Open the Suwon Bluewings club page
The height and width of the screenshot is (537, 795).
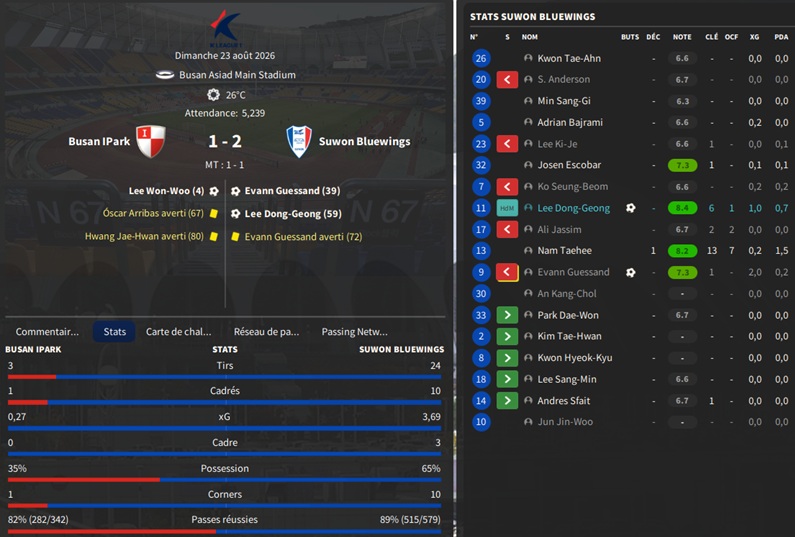364,141
